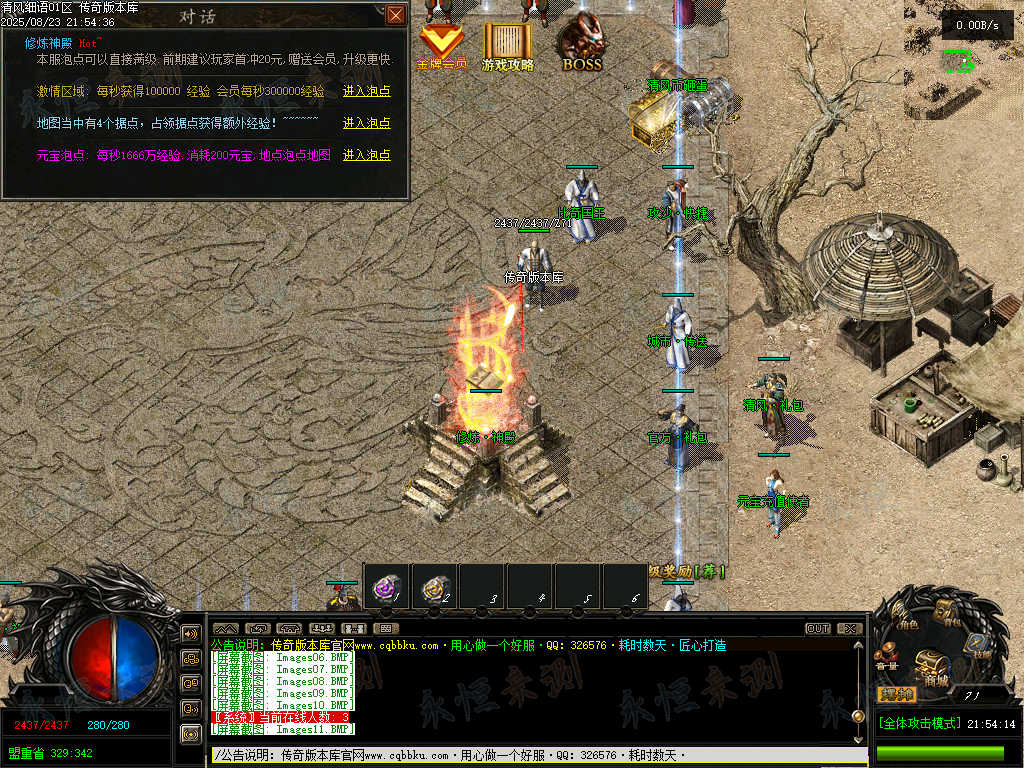Use the golden item in hotbar slot 2
The width and height of the screenshot is (1024, 768).
pyautogui.click(x=435, y=587)
